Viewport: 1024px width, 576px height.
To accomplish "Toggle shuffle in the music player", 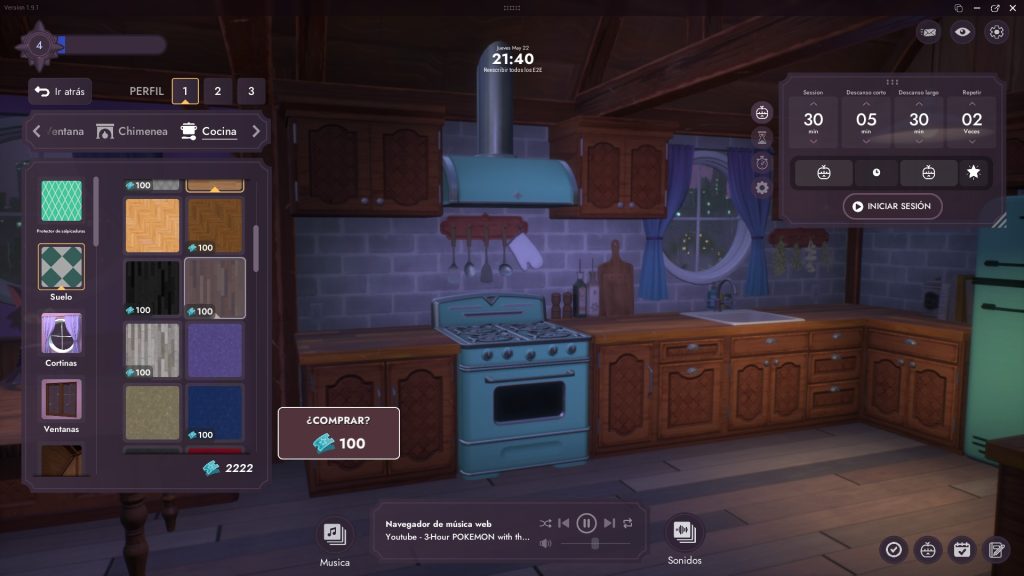I will click(x=545, y=523).
